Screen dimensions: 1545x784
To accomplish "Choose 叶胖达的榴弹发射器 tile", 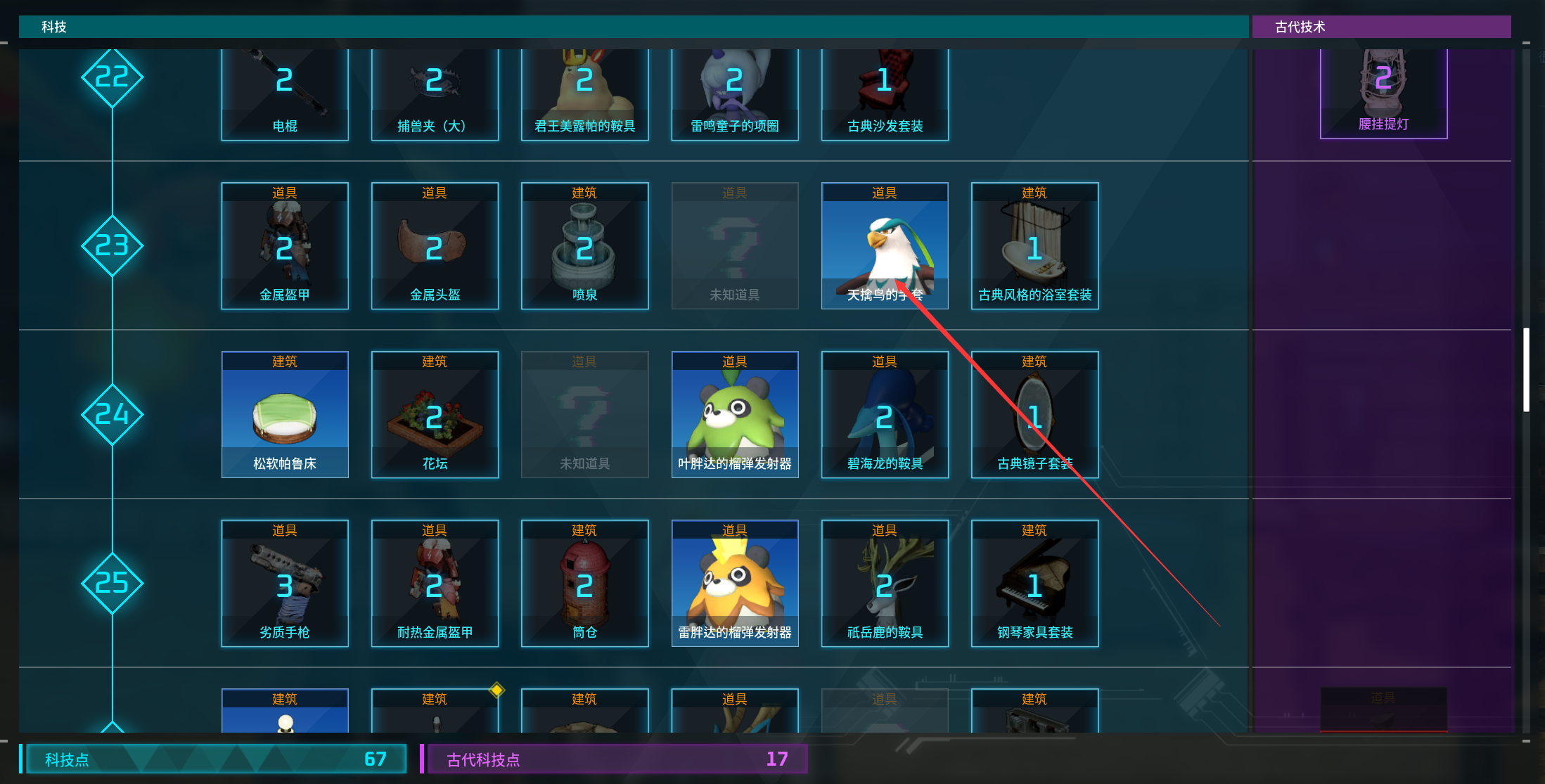I will point(735,415).
